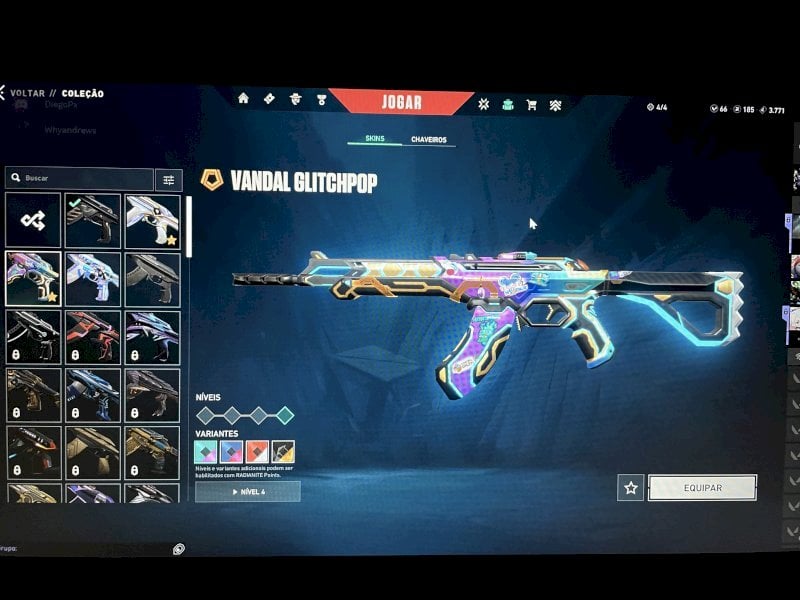
Task: Select the highlighted Glitchpop Vandal thumbnail
Action: click(x=33, y=278)
